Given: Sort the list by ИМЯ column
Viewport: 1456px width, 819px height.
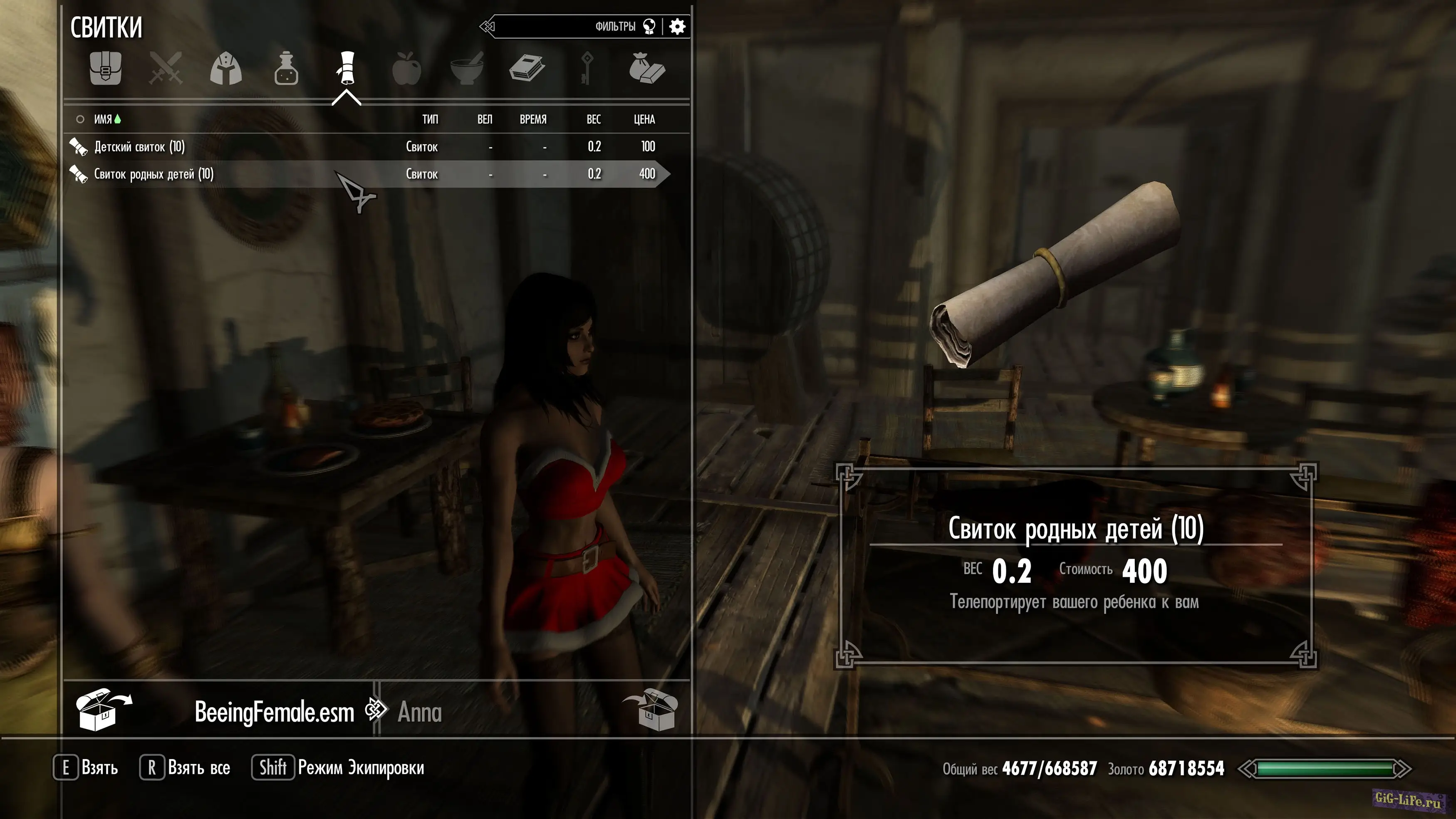Looking at the screenshot, I should point(103,119).
